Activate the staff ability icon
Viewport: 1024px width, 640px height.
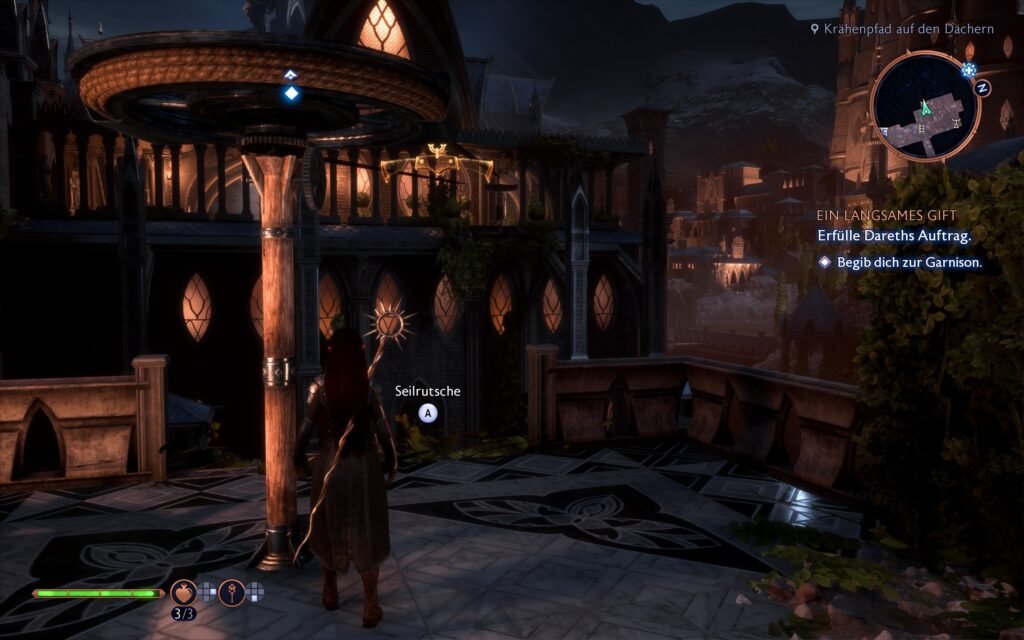(x=231, y=592)
